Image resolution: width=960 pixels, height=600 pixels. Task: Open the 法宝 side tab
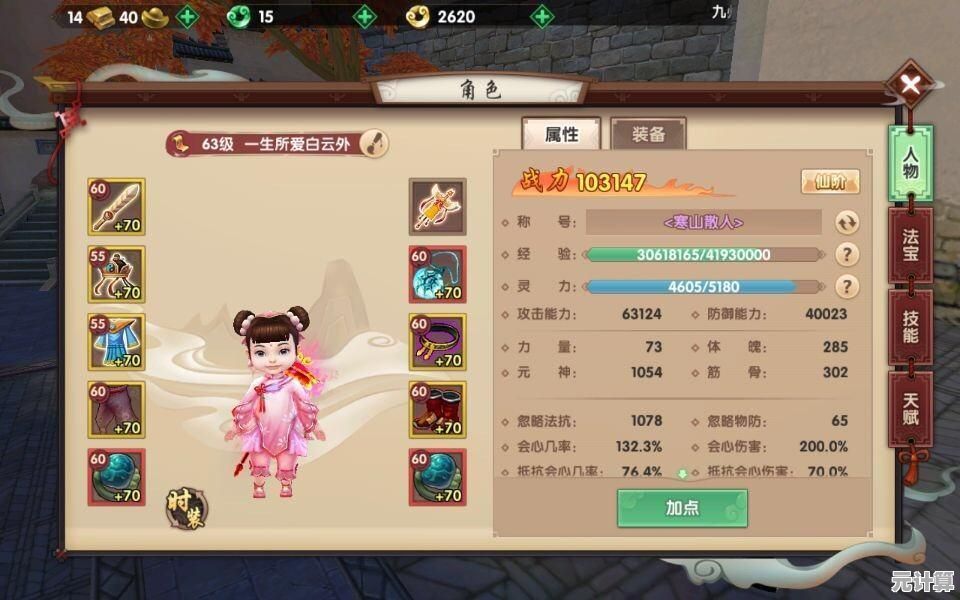point(910,246)
